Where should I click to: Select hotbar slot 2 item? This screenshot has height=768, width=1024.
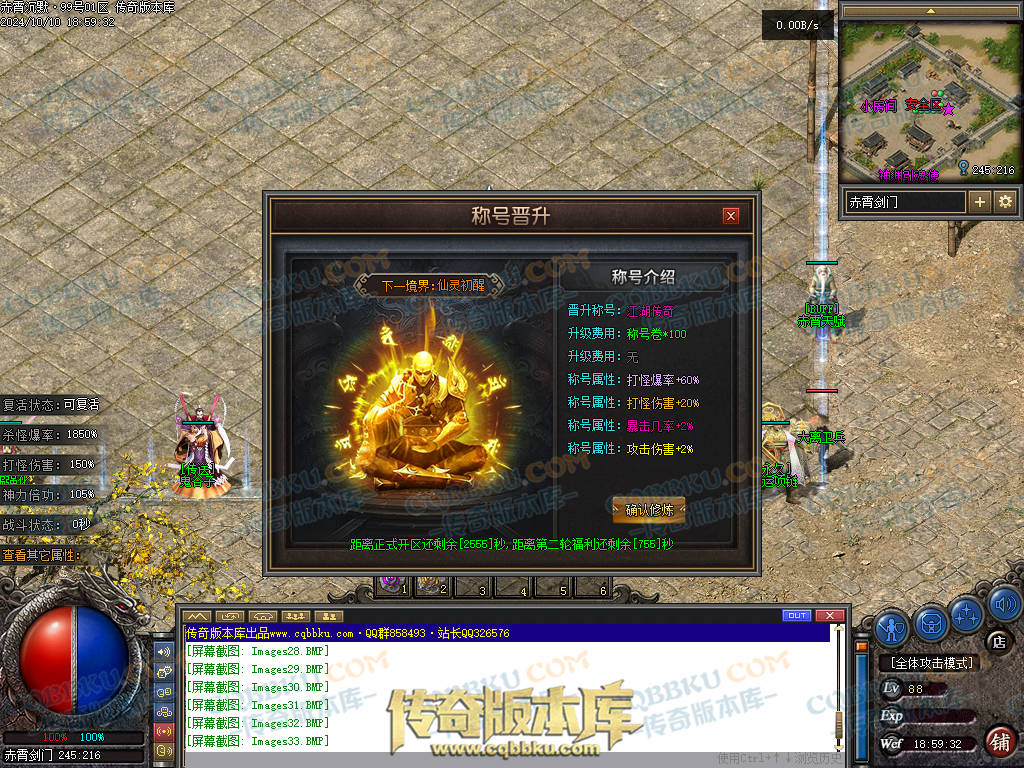(431, 586)
